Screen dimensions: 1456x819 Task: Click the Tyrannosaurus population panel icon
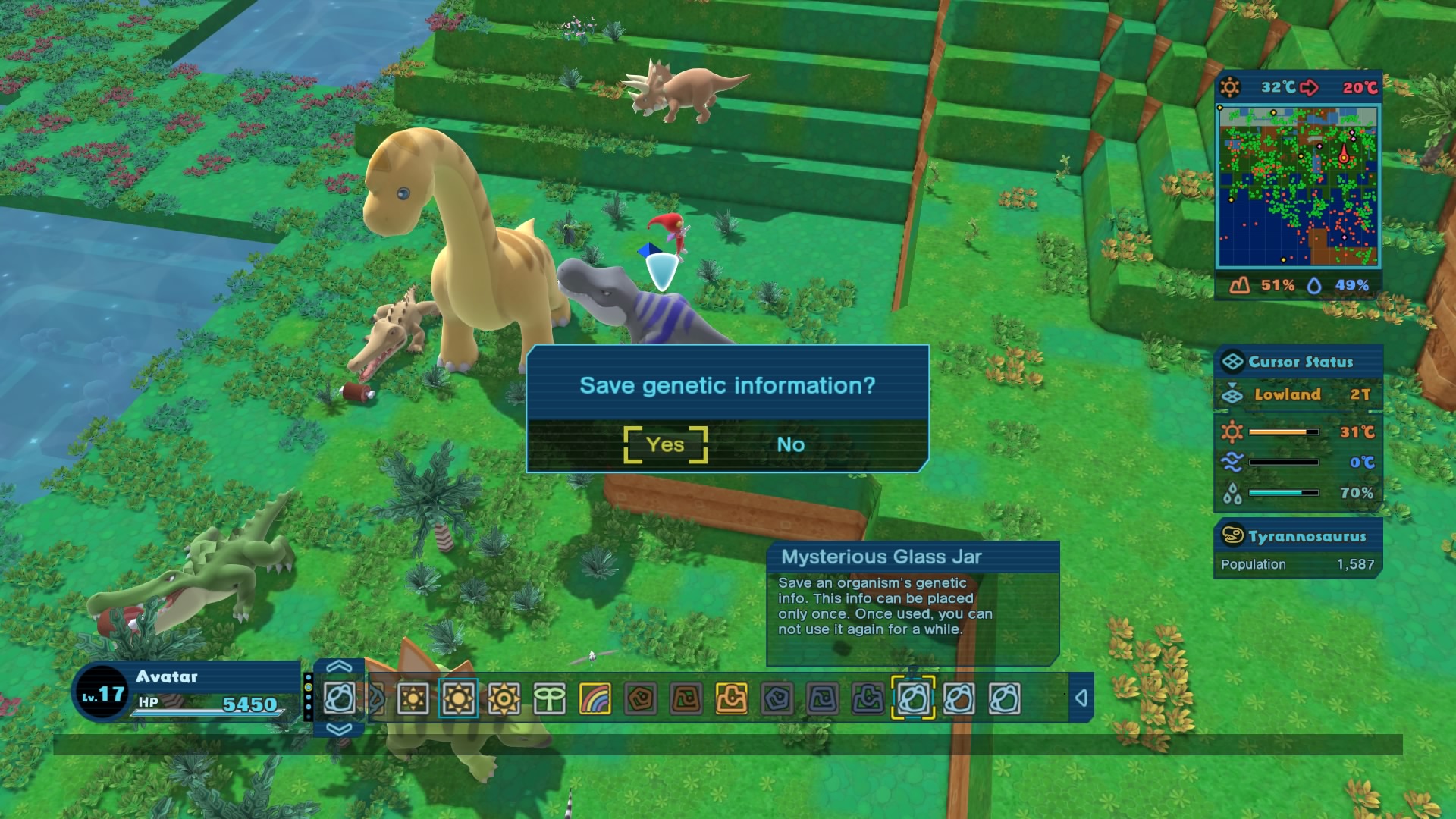[x=1235, y=536]
